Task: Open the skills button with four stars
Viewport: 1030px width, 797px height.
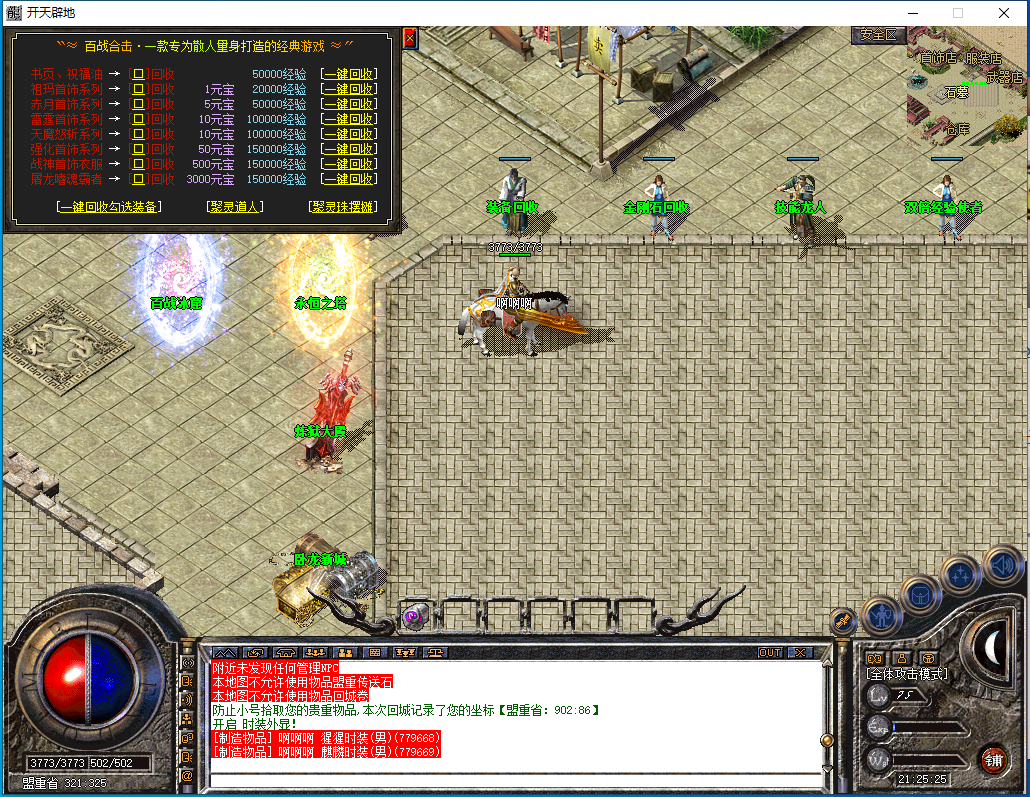Action: (961, 574)
